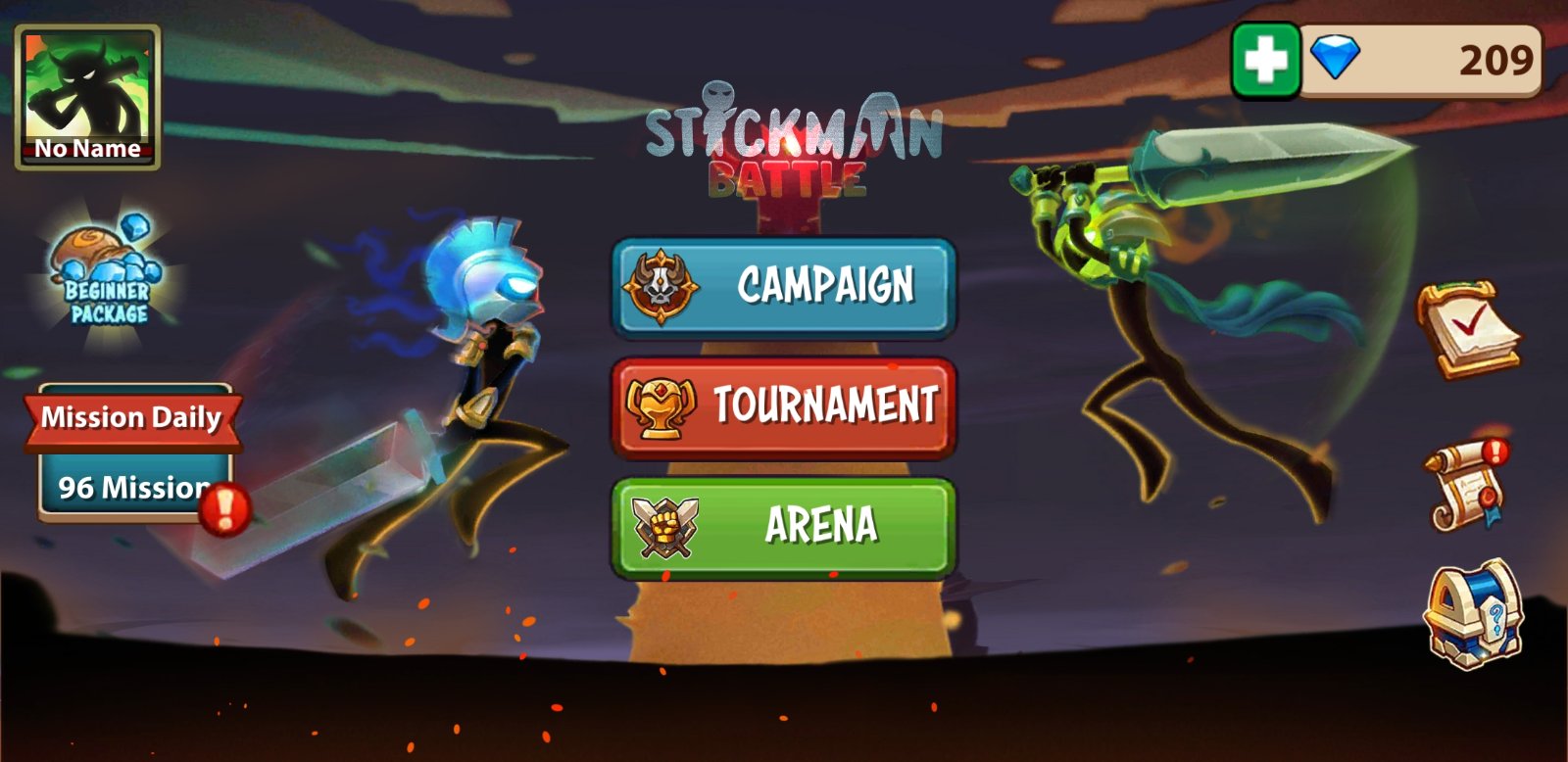Open the Tournament mode
Screen dimensions: 1568x762
[784, 406]
